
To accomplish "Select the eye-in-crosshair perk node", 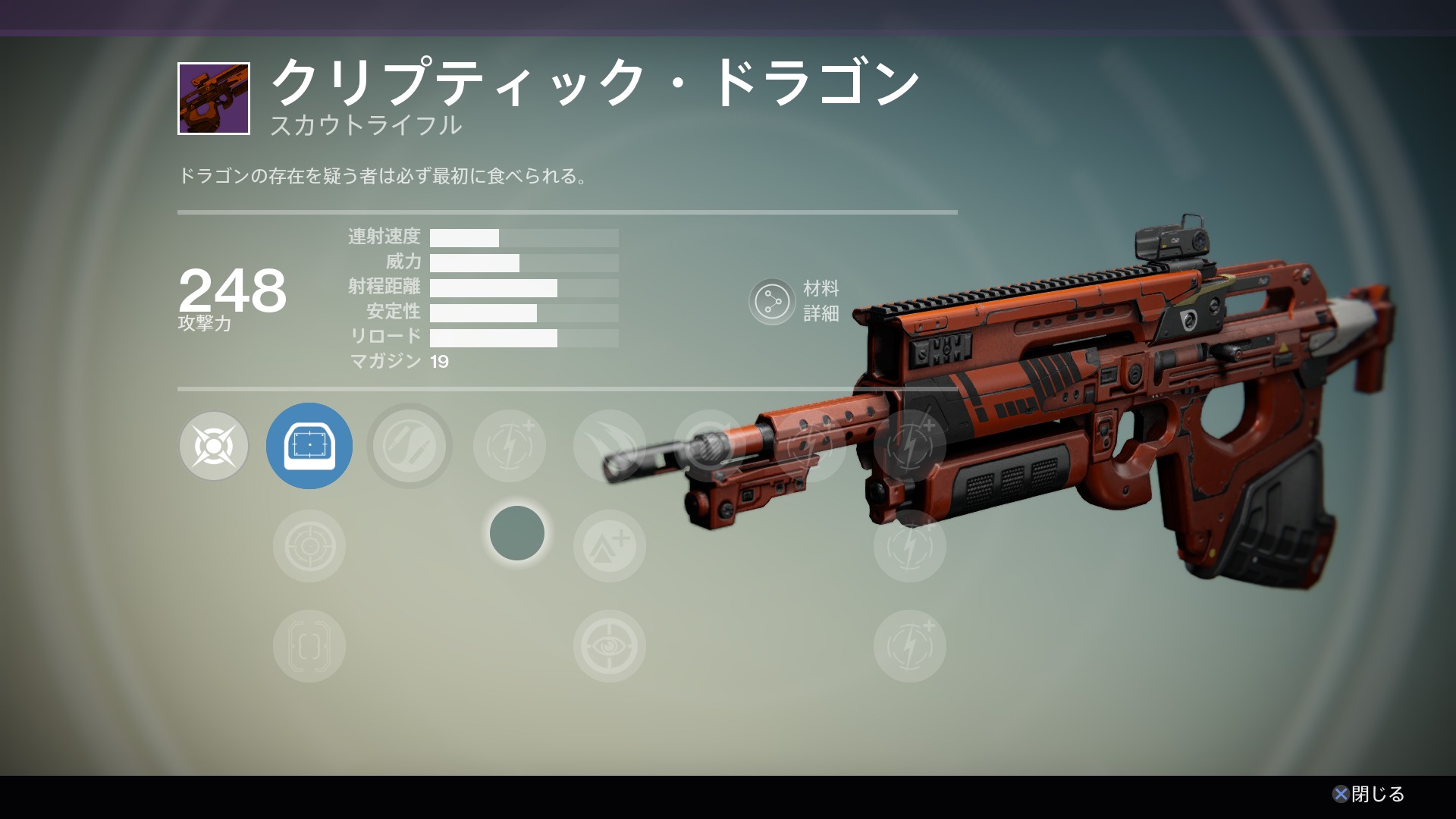I will pos(609,646).
